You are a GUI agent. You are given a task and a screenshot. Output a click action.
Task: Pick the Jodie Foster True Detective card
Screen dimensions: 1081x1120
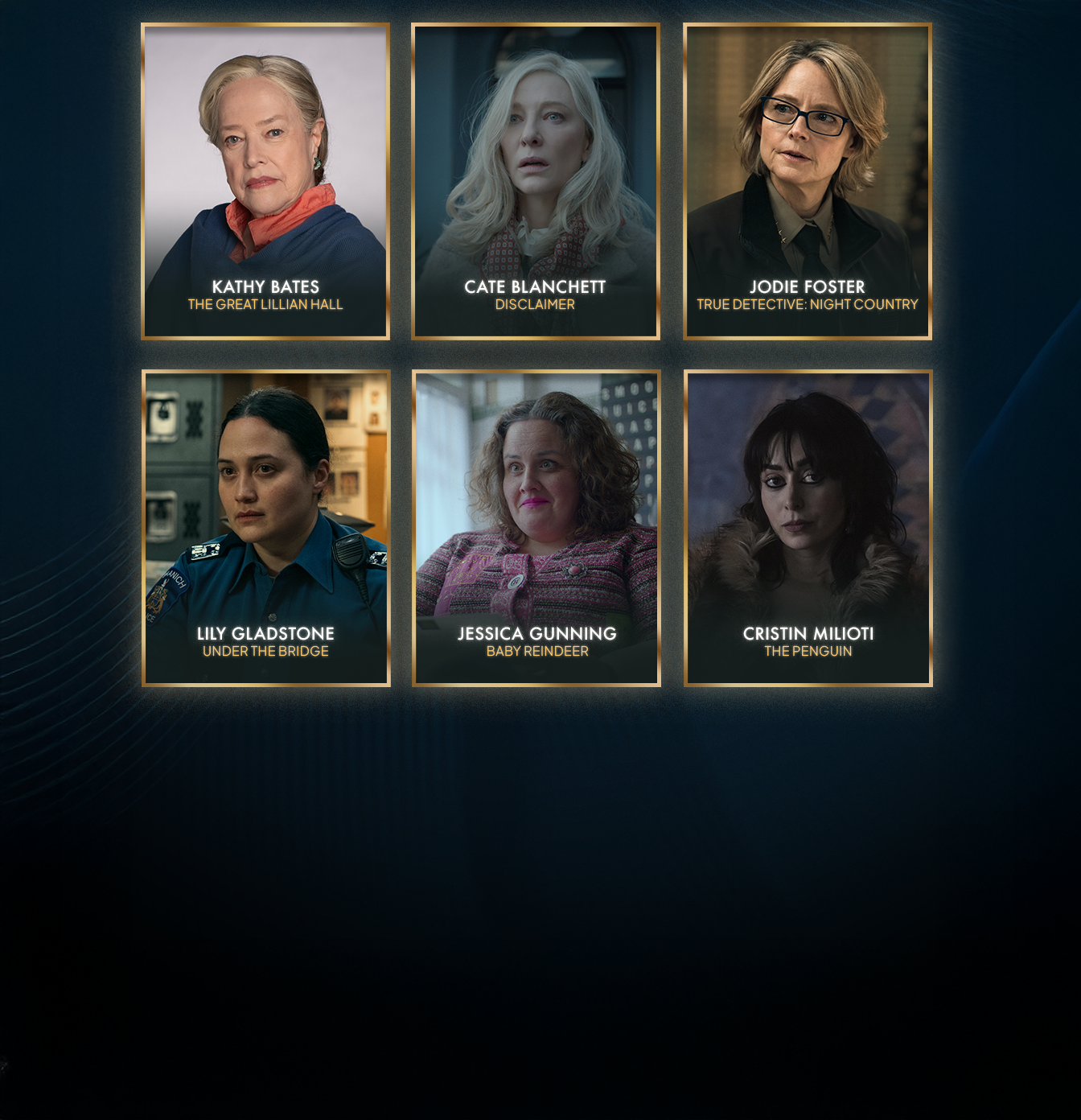808,181
